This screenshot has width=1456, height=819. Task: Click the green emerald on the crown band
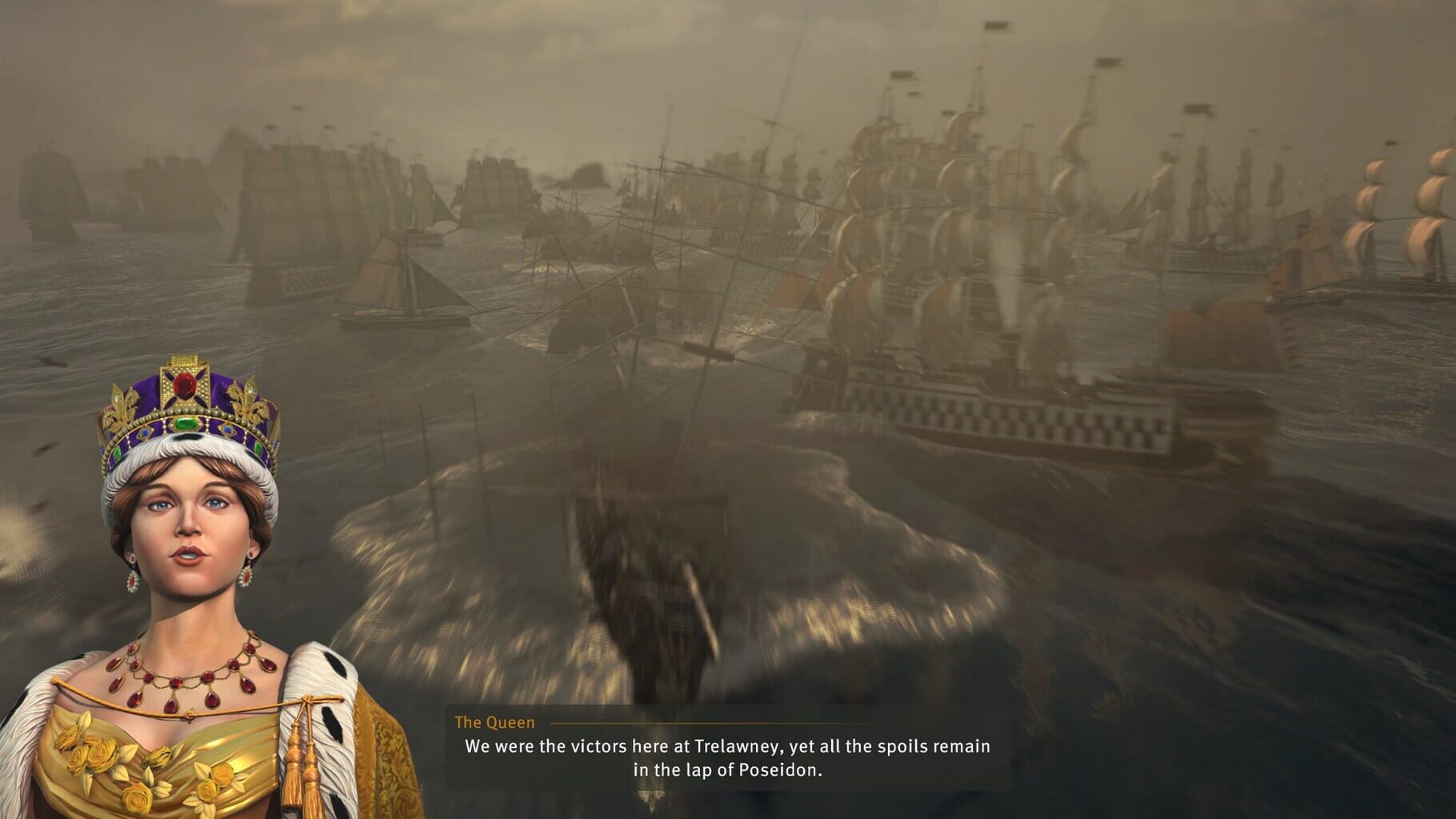[186, 423]
